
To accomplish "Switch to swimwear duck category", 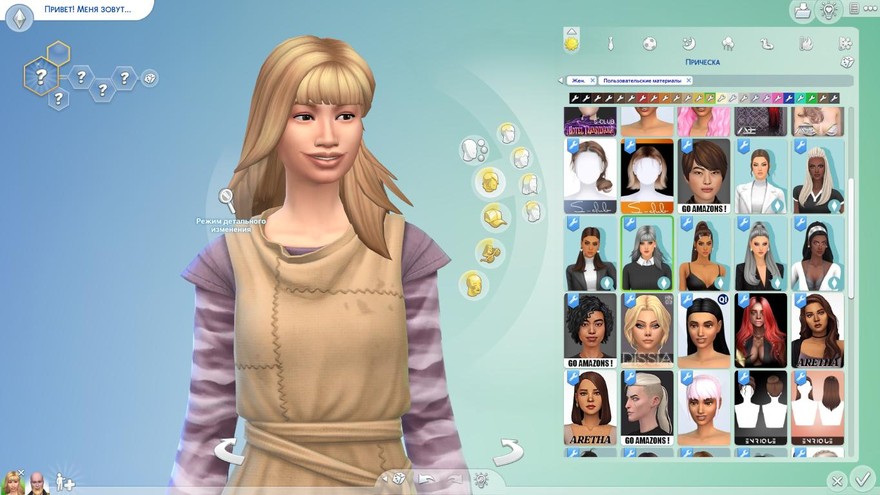I will tap(767, 44).
